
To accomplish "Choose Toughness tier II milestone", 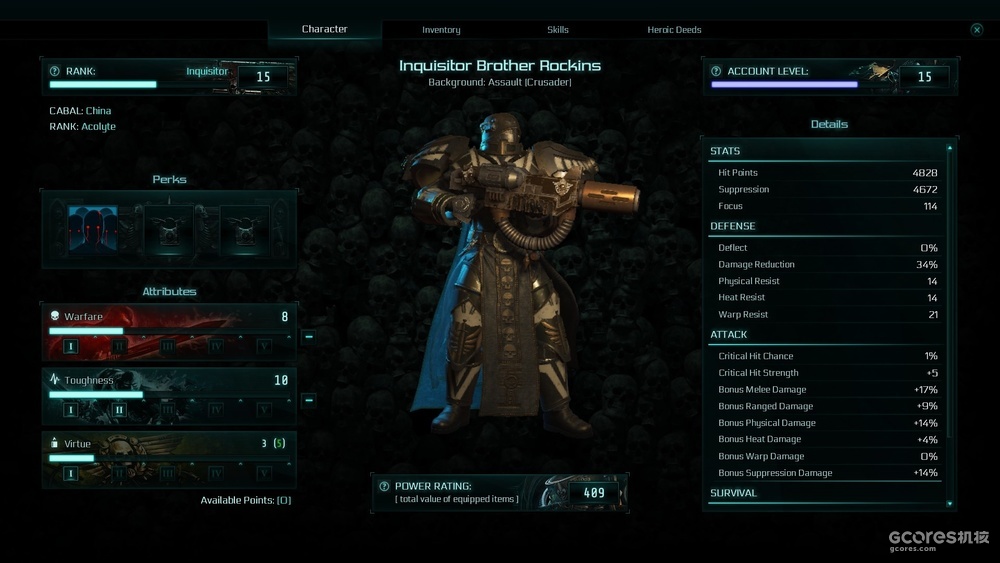I will coord(119,410).
